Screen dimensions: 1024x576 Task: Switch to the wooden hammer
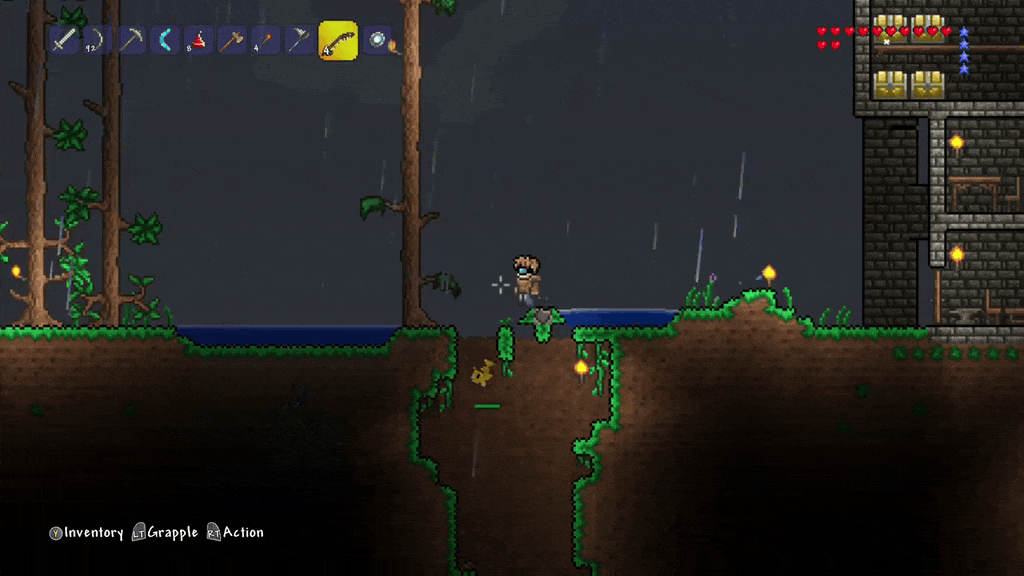(232, 40)
